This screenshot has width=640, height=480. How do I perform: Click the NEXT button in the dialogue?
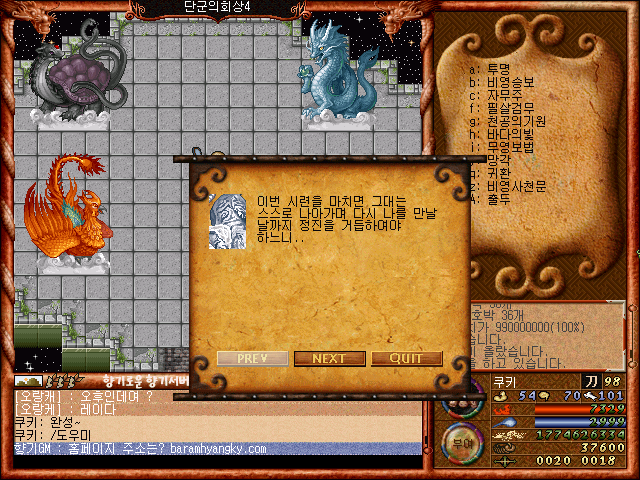pos(328,358)
